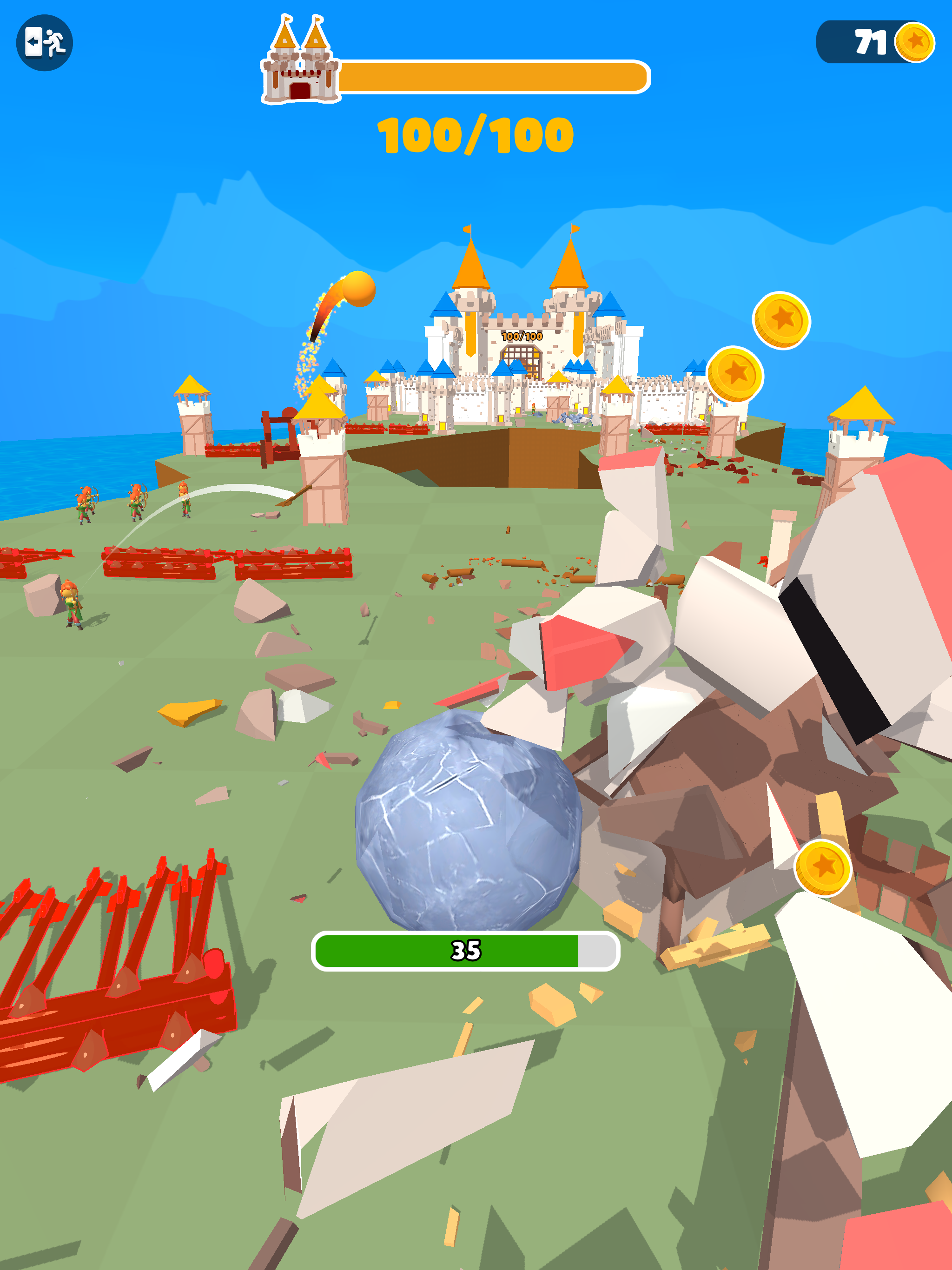The image size is (952, 1270).
Task: Tap the exit level button
Action: coord(44,42)
